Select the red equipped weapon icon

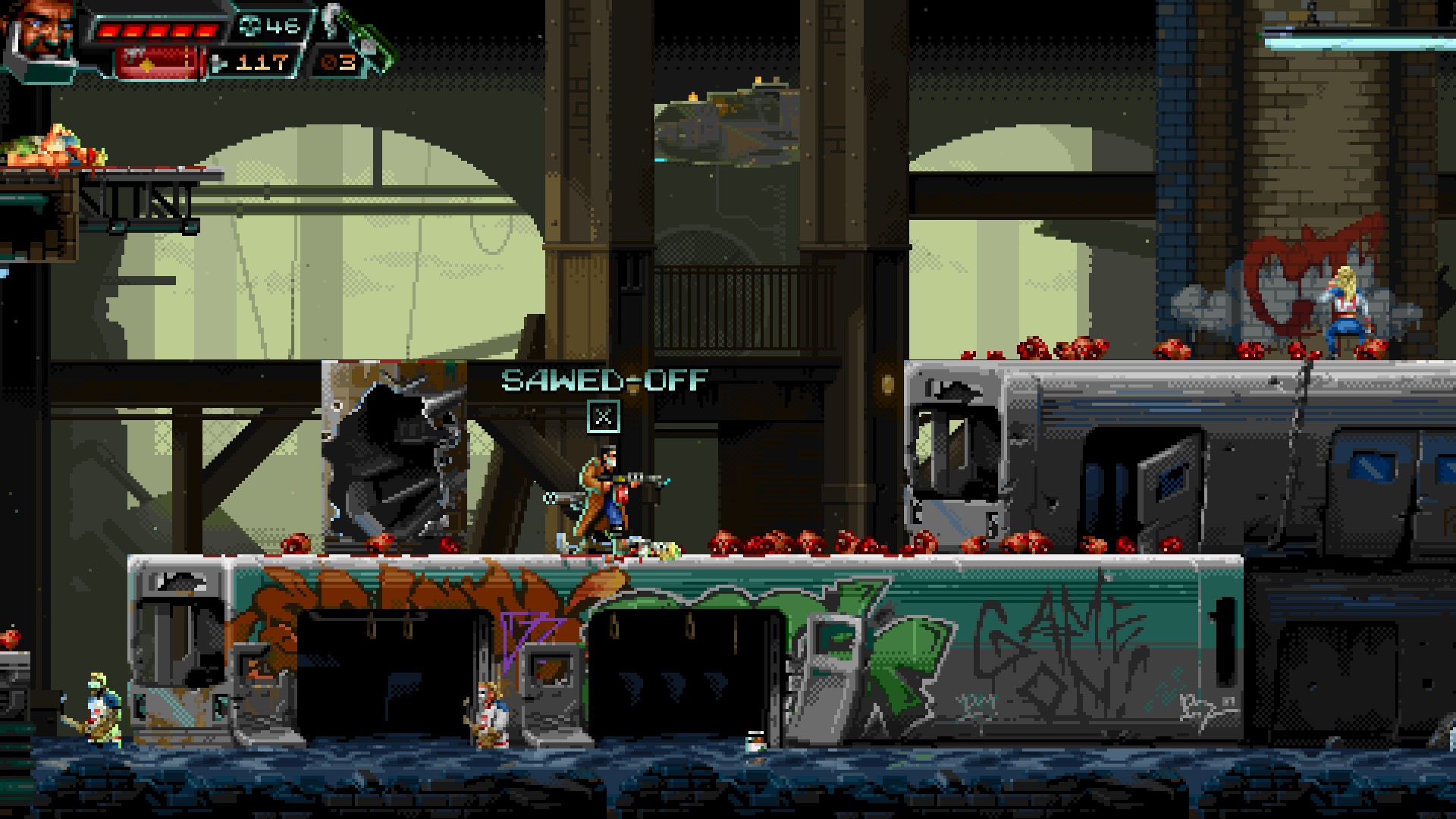pos(158,62)
